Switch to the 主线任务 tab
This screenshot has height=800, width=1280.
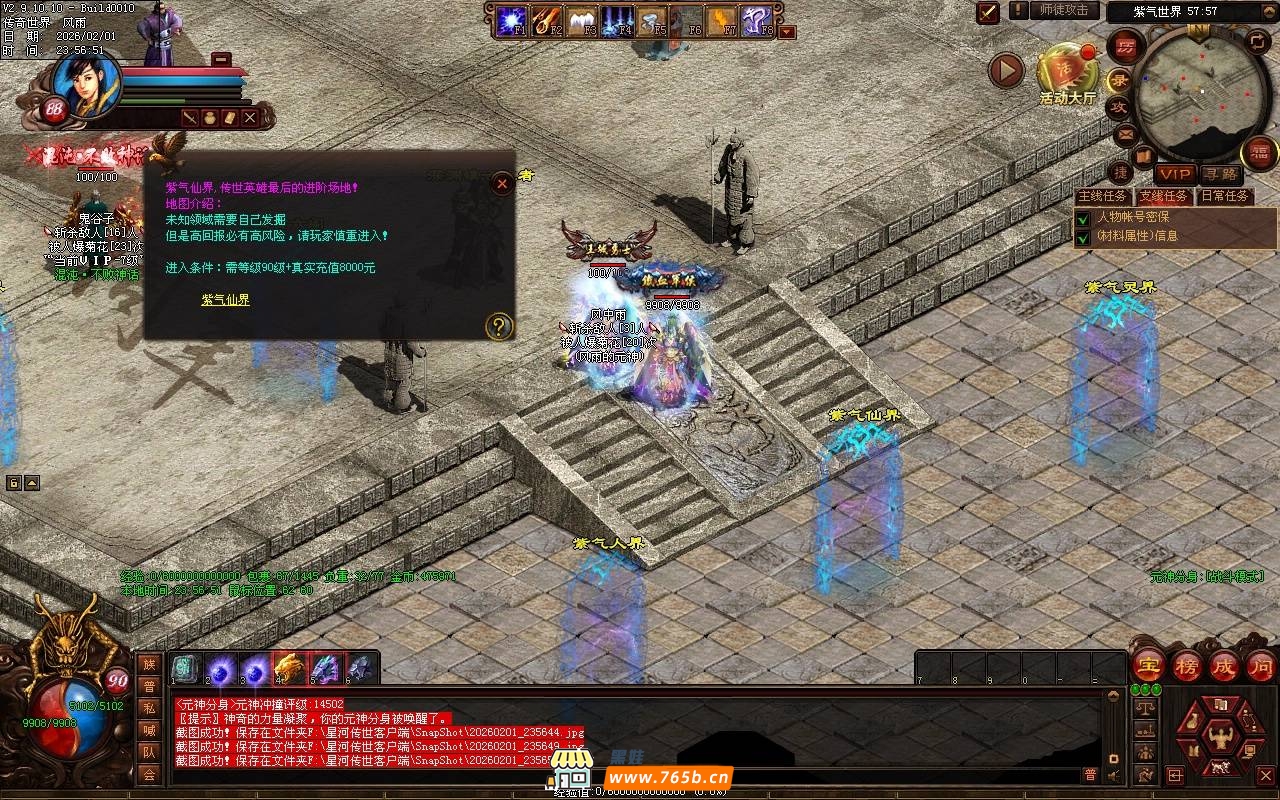pyautogui.click(x=1102, y=196)
